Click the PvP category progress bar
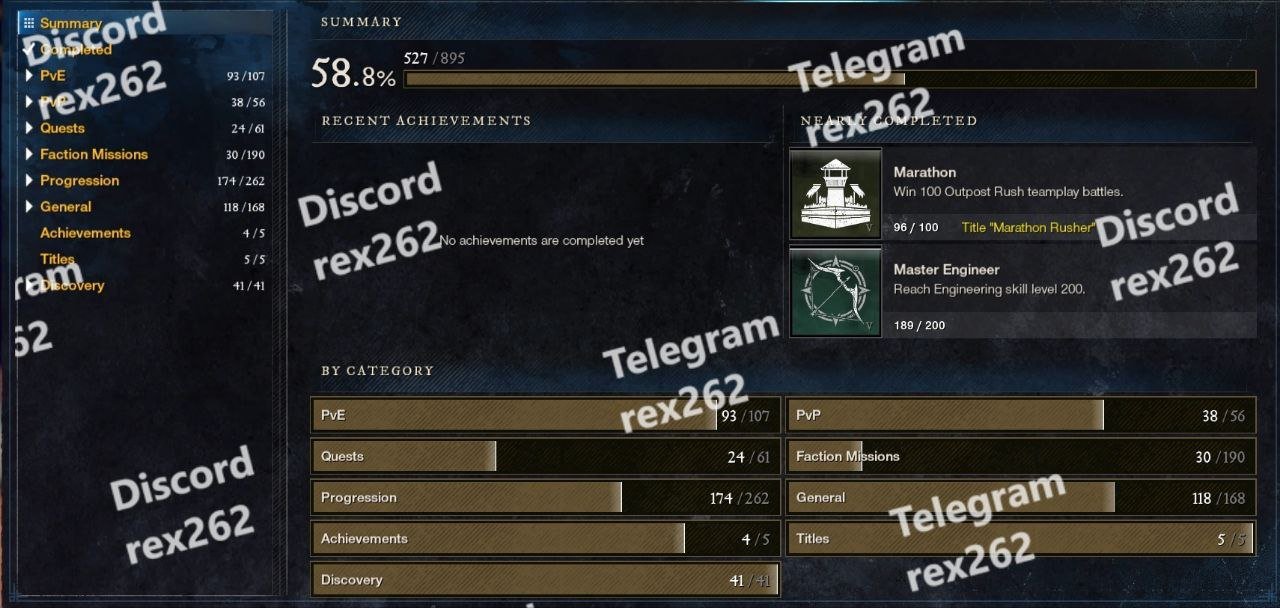 point(1021,416)
